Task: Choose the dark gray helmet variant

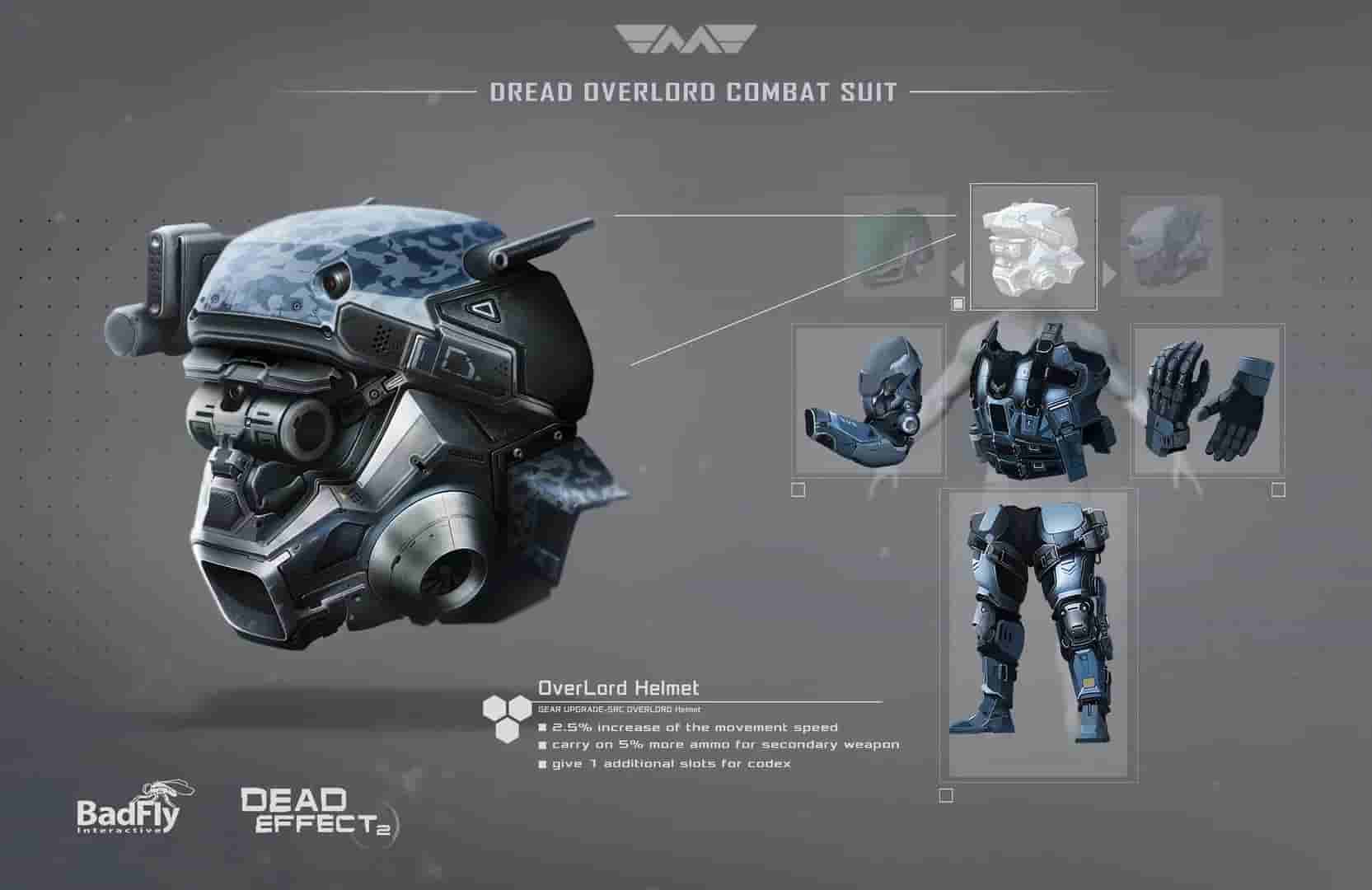Action: pyautogui.click(x=1173, y=246)
